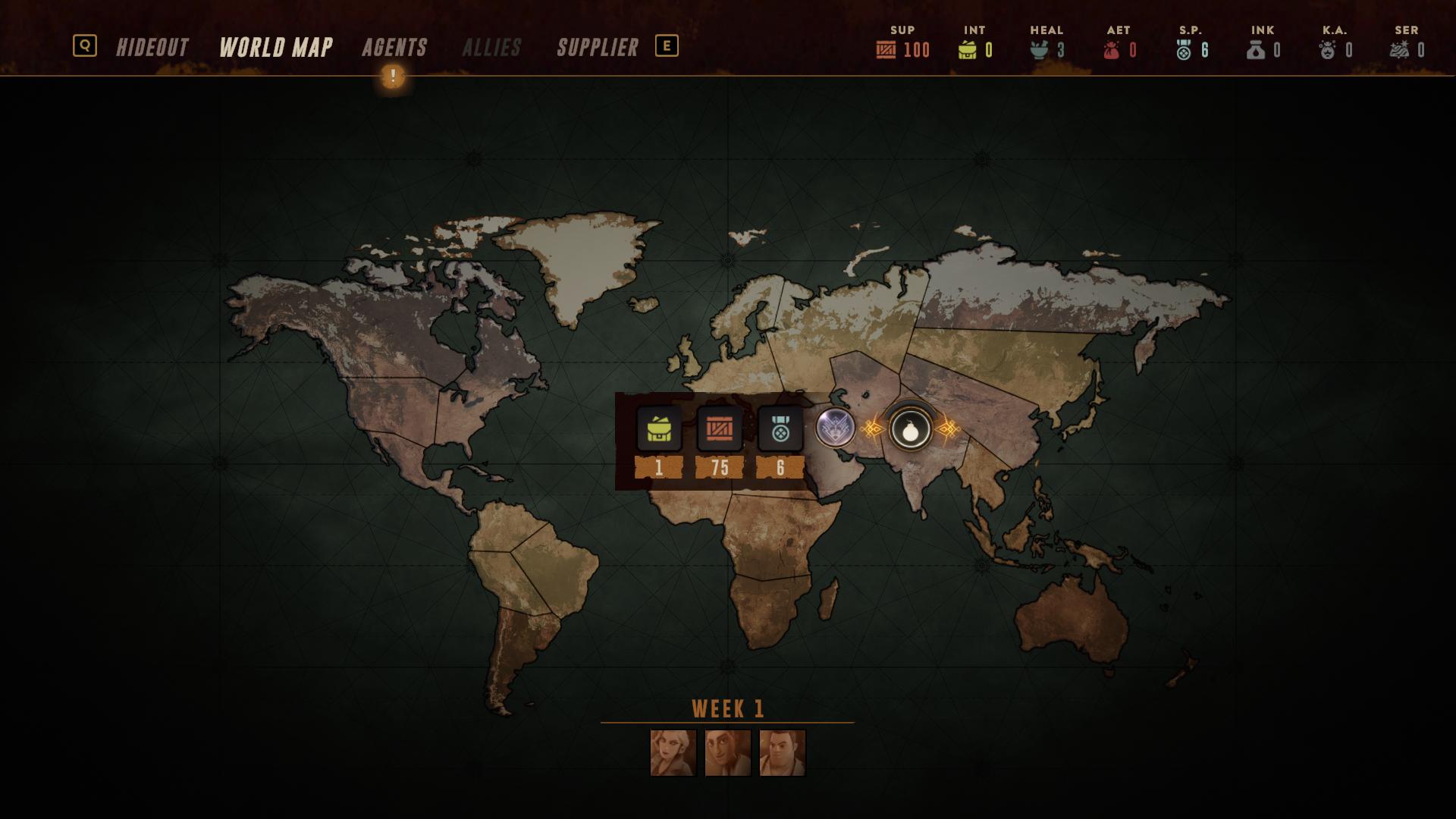
Task: Open the Agents tab
Action: click(394, 48)
